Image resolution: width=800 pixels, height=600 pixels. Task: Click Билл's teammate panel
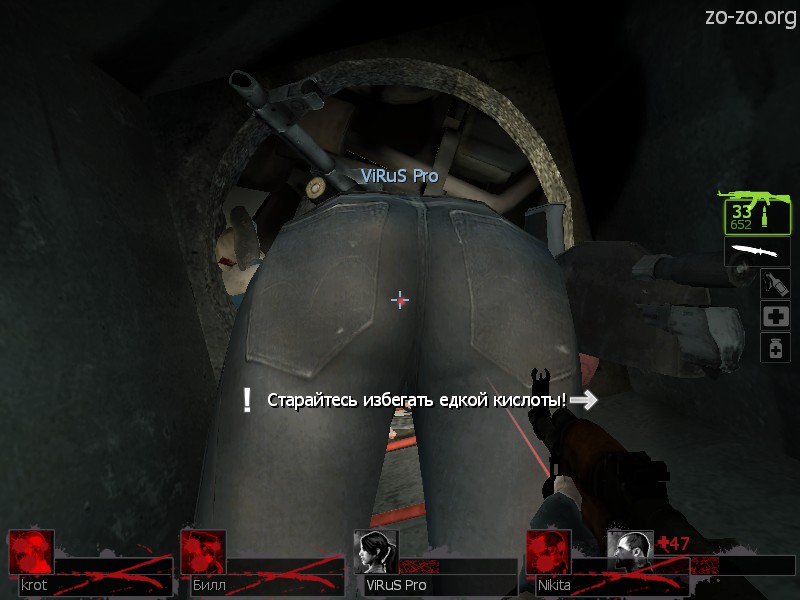260,565
